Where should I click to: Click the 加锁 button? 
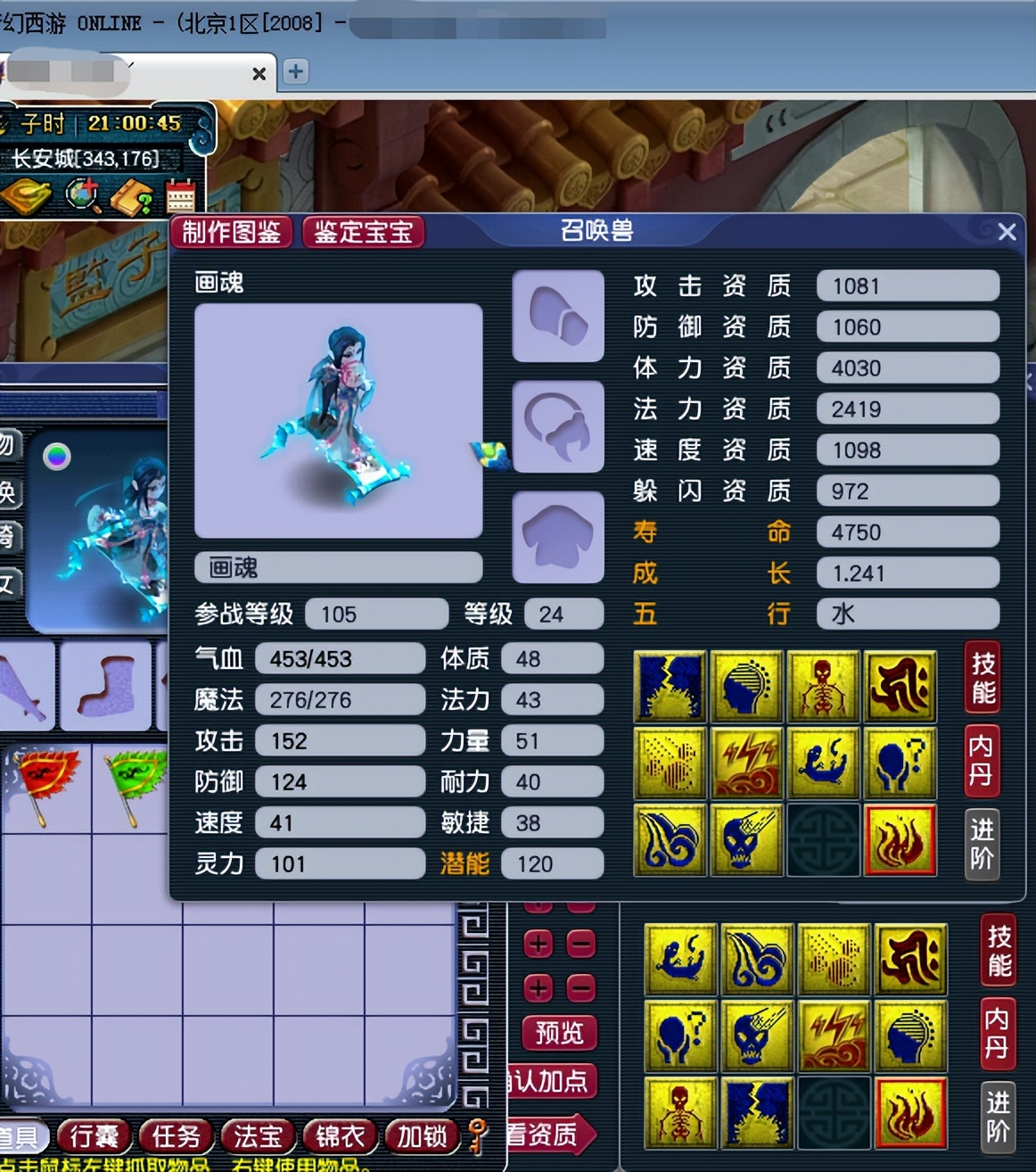click(422, 1135)
